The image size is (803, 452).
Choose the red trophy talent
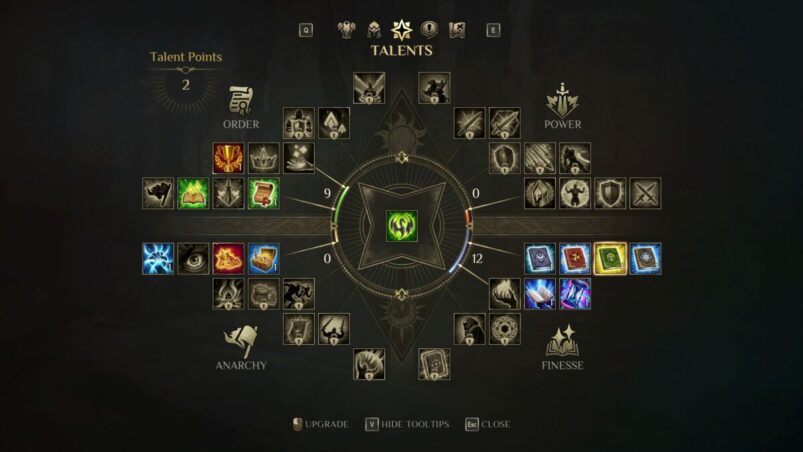pos(228,158)
